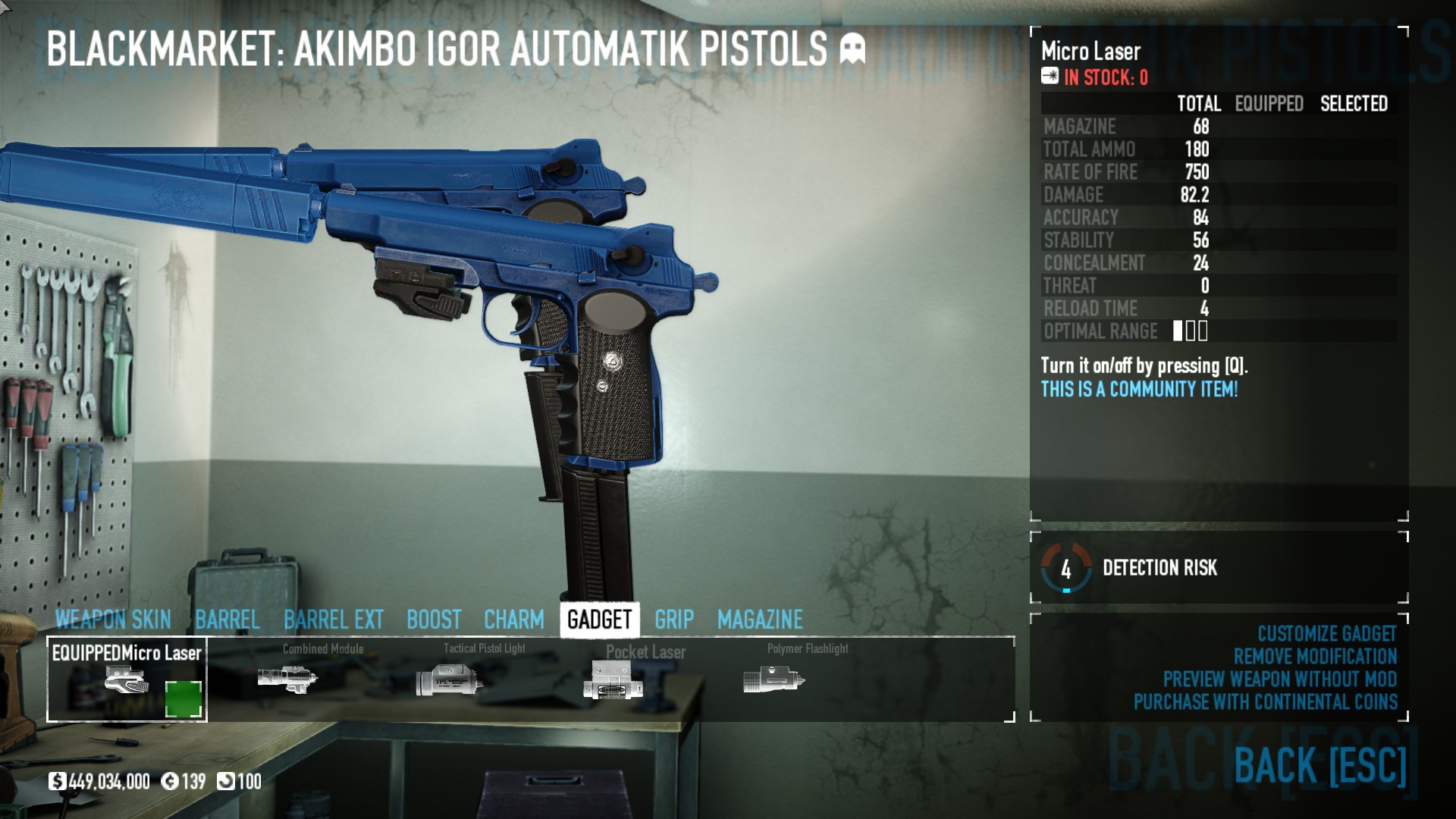The height and width of the screenshot is (819, 1456).
Task: Select the Pocket Laser gadget
Action: 613,679
